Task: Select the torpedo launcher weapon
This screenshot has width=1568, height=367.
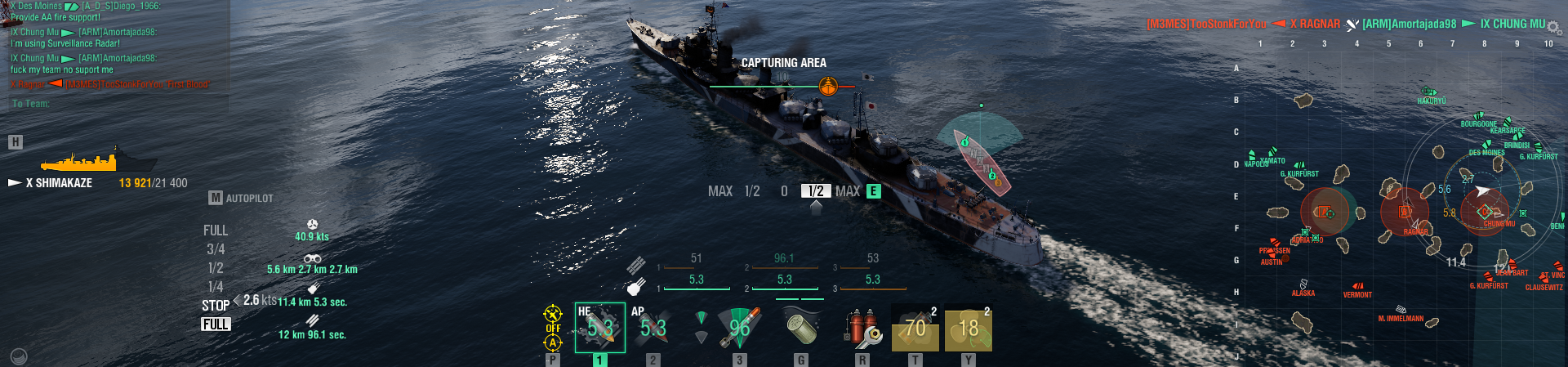Action: [x=739, y=328]
